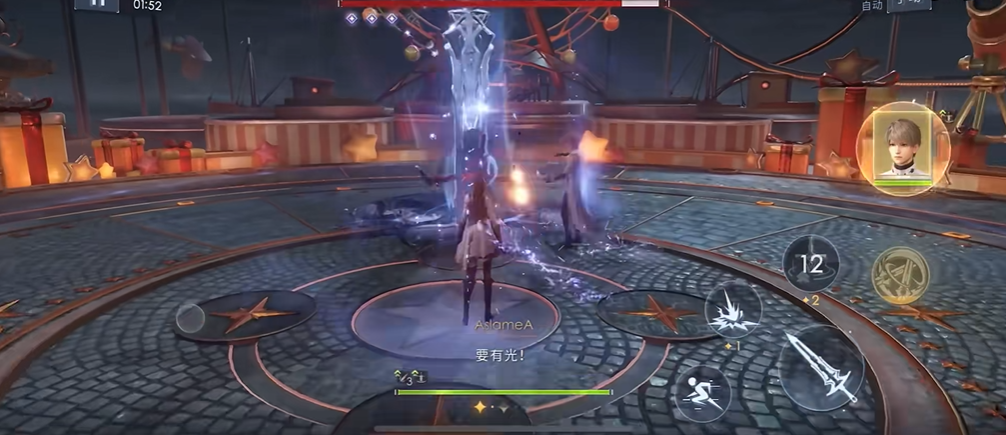Attack with the sword button
The image size is (1006, 435).
(820, 367)
